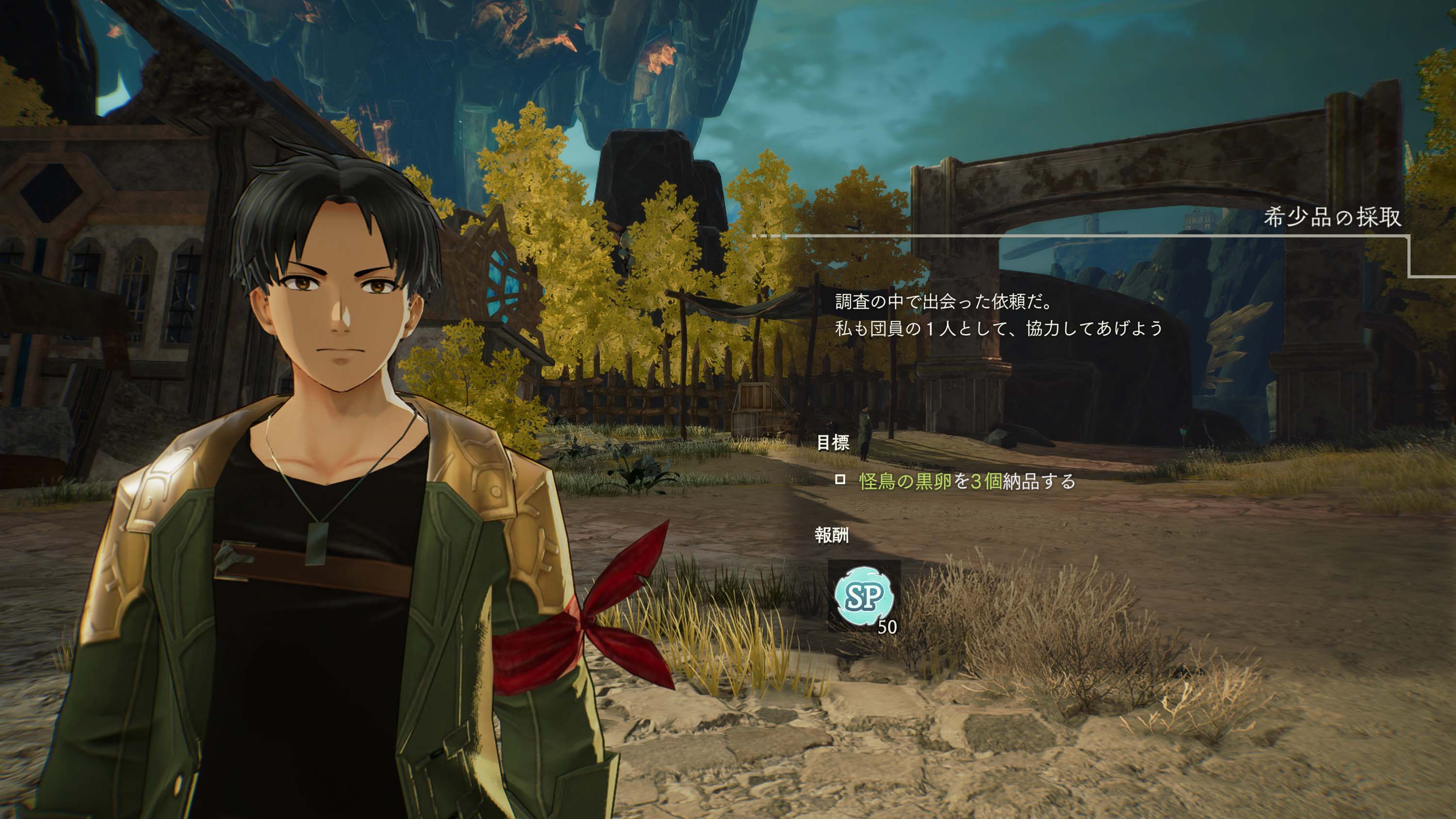Select the 希少品の採取 quest title

(x=1332, y=217)
